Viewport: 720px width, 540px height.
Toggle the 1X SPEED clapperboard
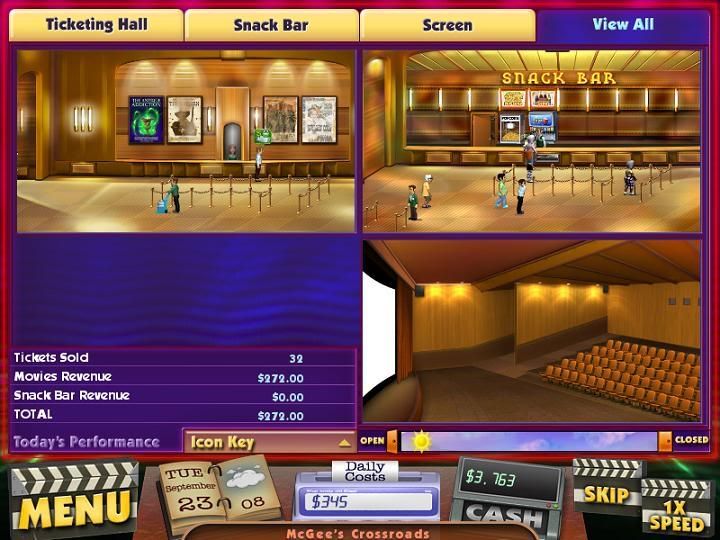pos(675,509)
